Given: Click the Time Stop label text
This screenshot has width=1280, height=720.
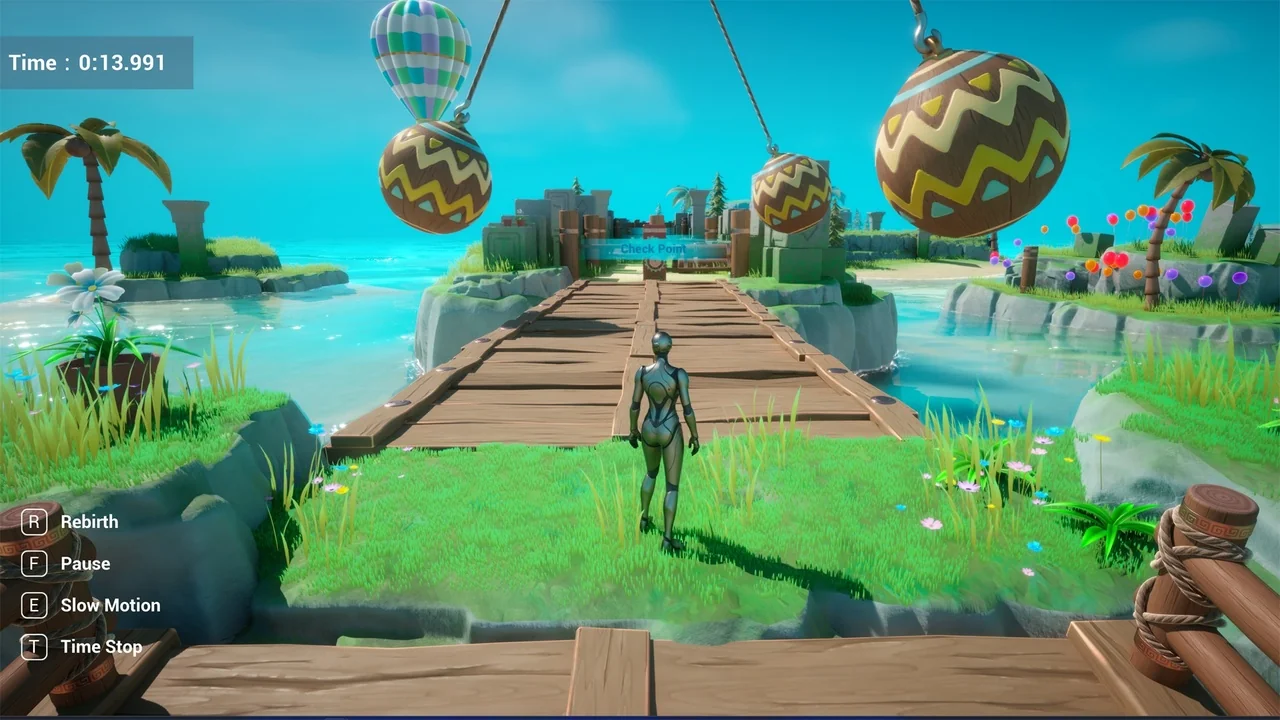Looking at the screenshot, I should point(100,647).
